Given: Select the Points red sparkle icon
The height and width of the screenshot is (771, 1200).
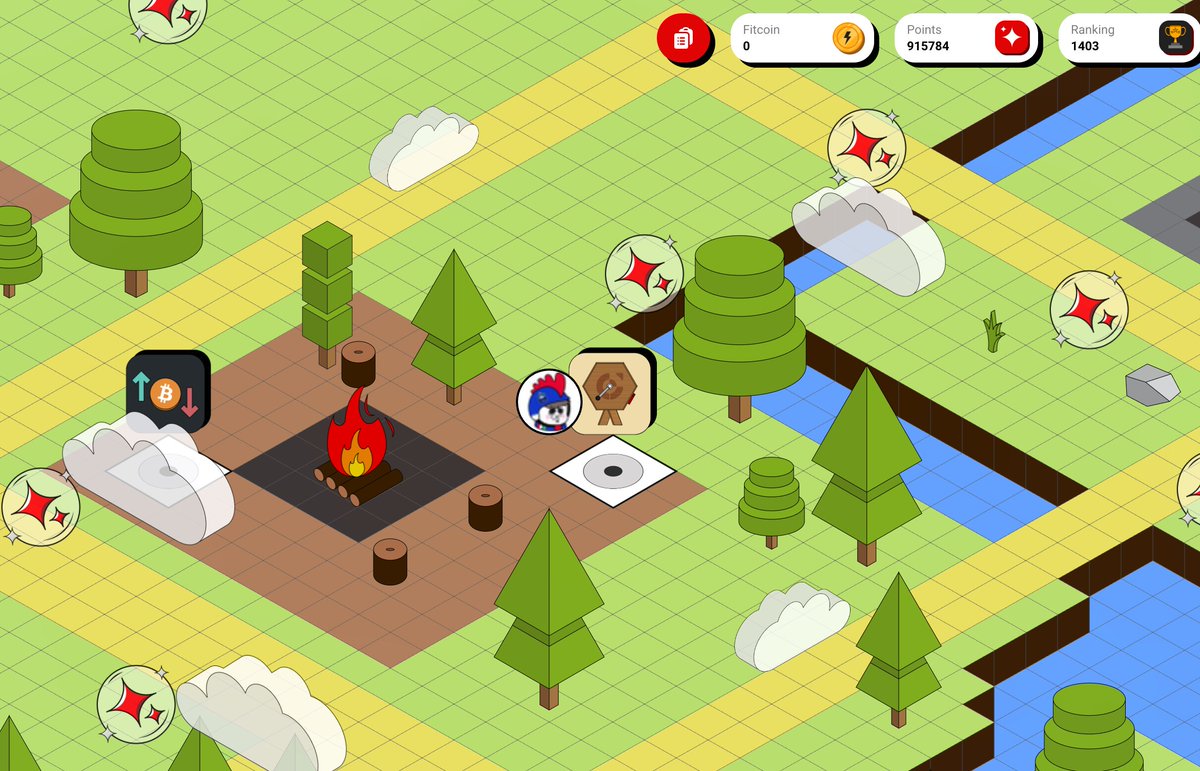Looking at the screenshot, I should click(x=1011, y=38).
